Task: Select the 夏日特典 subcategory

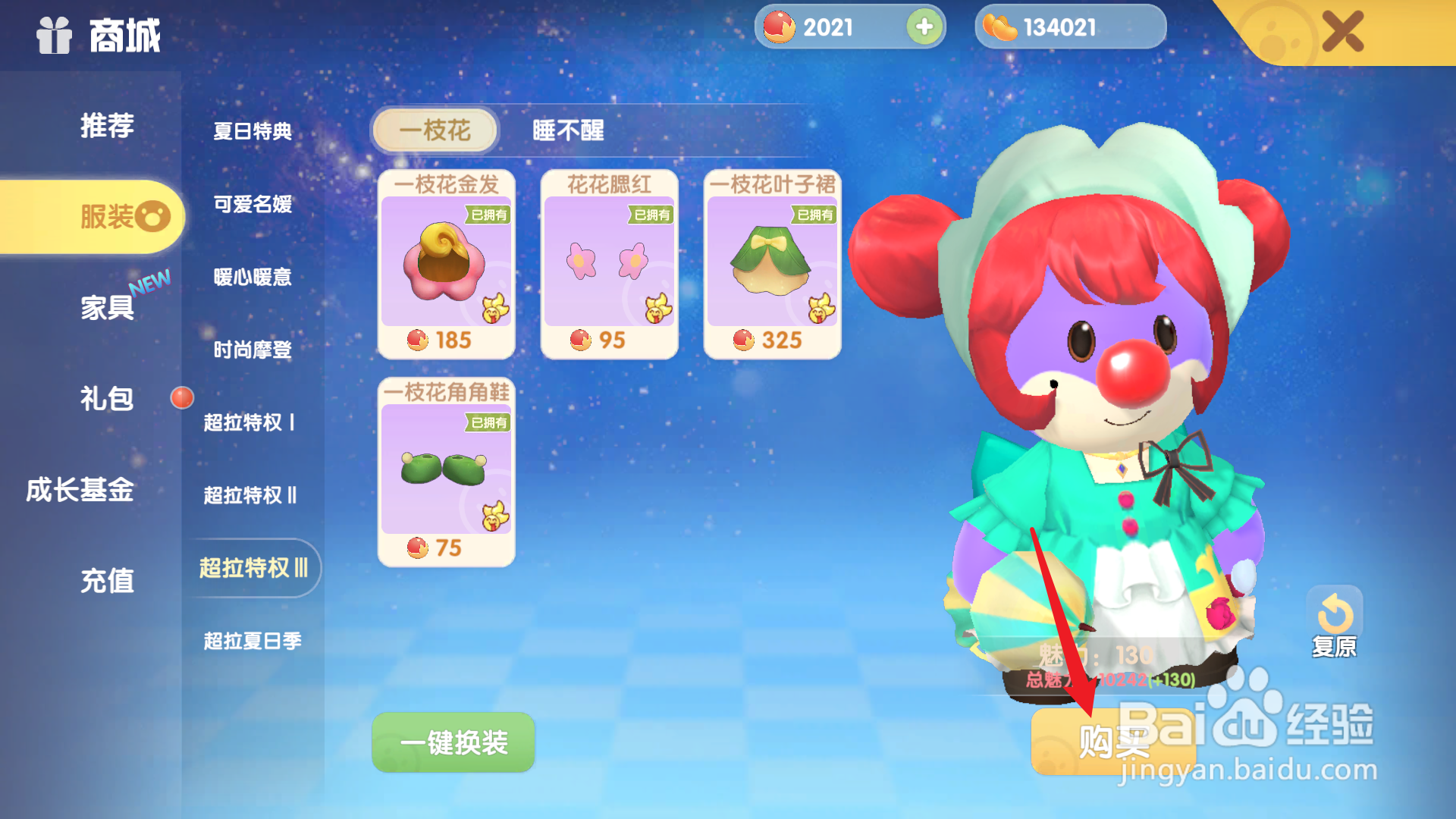Action: pos(251,130)
